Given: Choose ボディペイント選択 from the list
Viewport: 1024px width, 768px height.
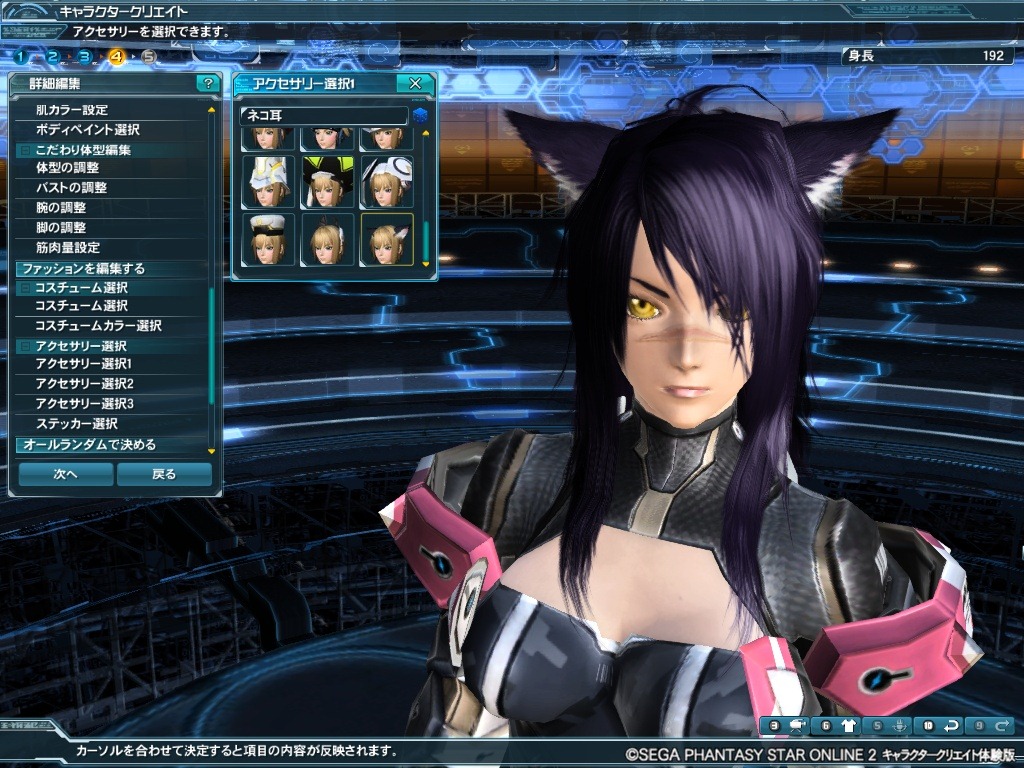Looking at the screenshot, I should click(x=87, y=130).
